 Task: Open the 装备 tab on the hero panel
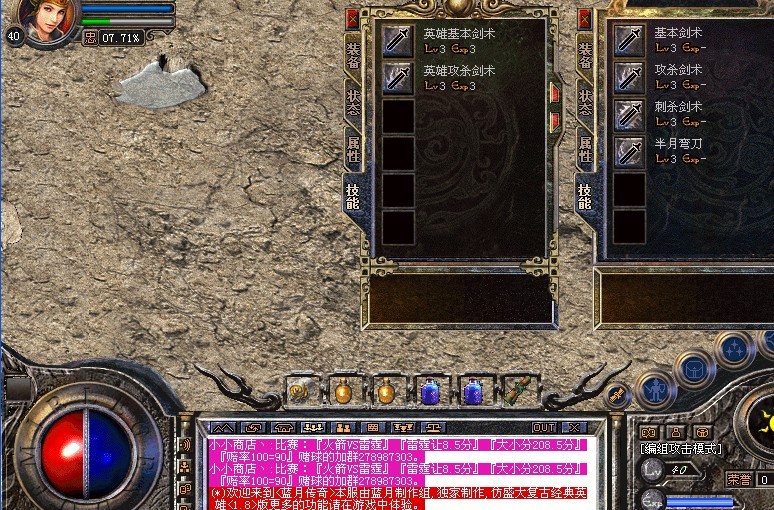coord(353,56)
